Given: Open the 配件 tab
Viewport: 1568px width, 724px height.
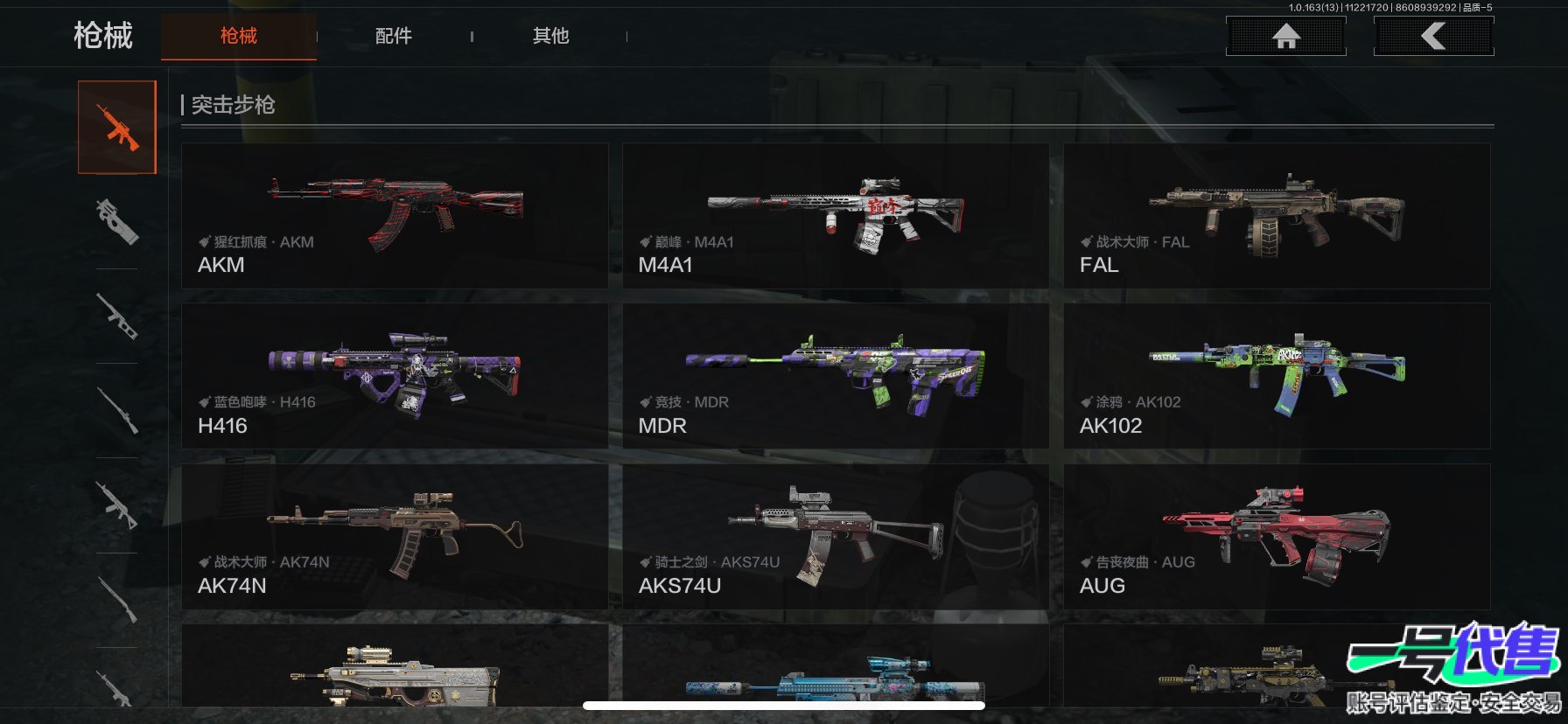Looking at the screenshot, I should click(393, 36).
